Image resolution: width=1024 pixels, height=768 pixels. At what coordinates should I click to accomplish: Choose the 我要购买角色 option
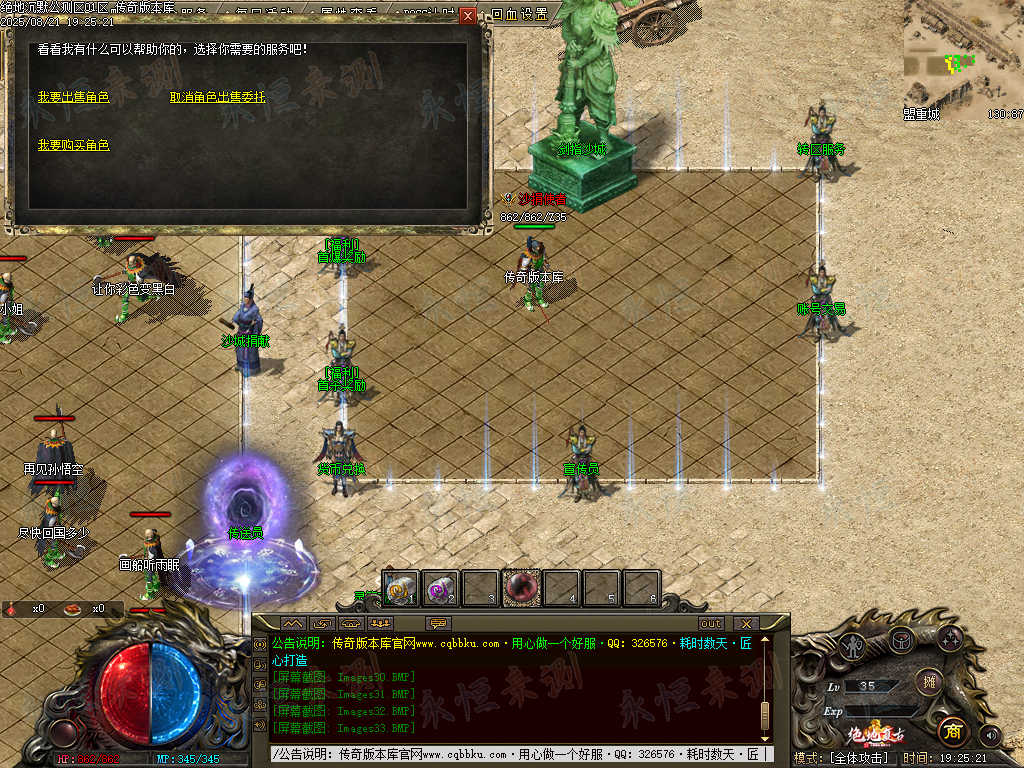[x=73, y=145]
